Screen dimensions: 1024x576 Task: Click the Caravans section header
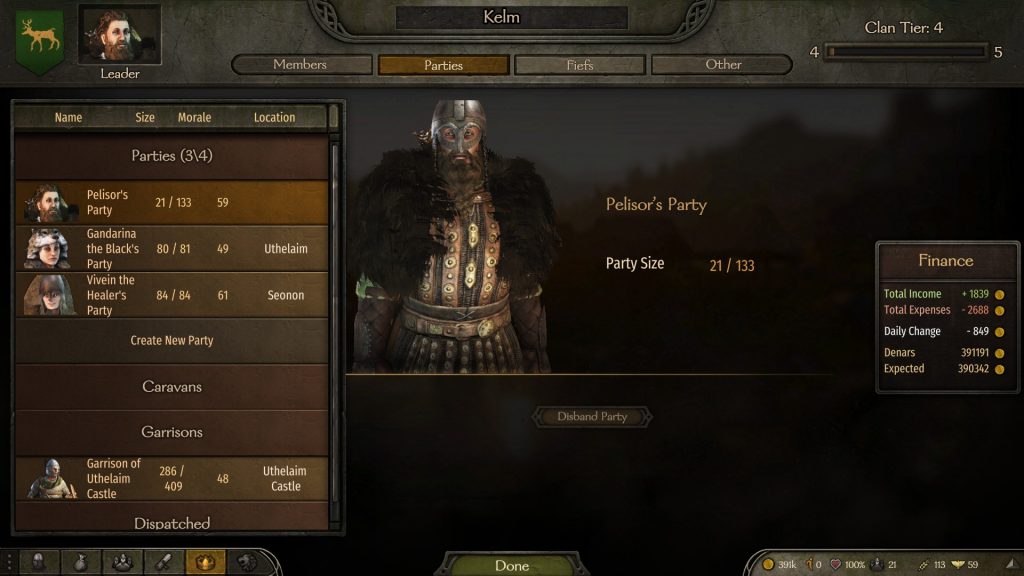pyautogui.click(x=171, y=387)
